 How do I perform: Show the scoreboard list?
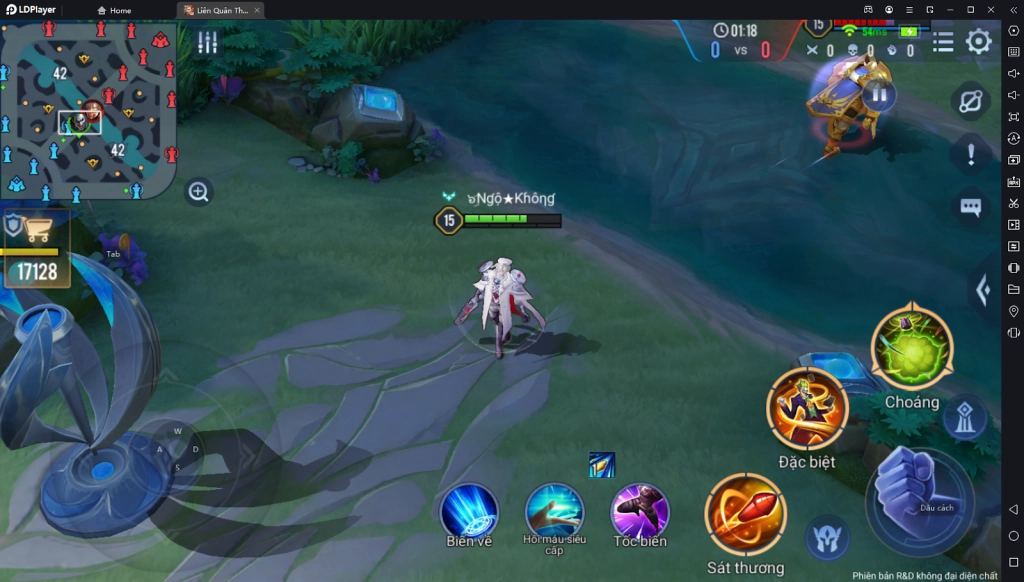point(942,42)
